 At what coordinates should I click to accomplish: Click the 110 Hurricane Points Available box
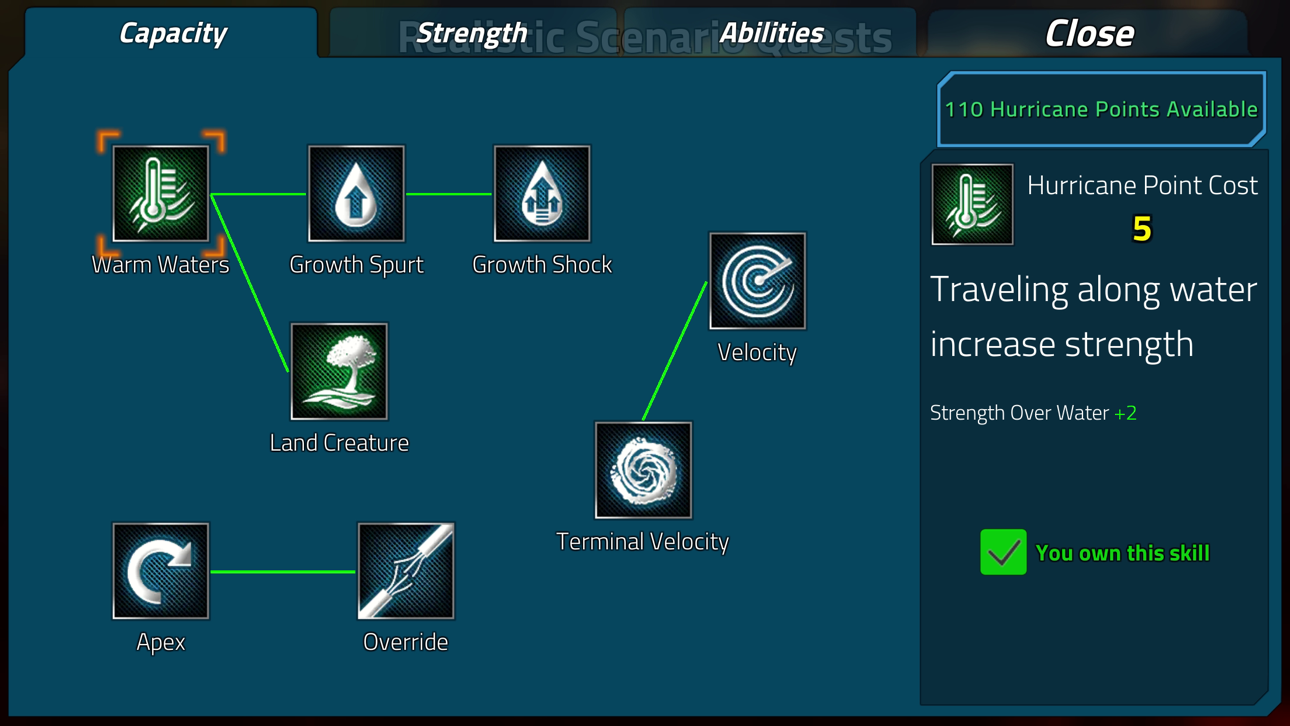click(x=1101, y=109)
